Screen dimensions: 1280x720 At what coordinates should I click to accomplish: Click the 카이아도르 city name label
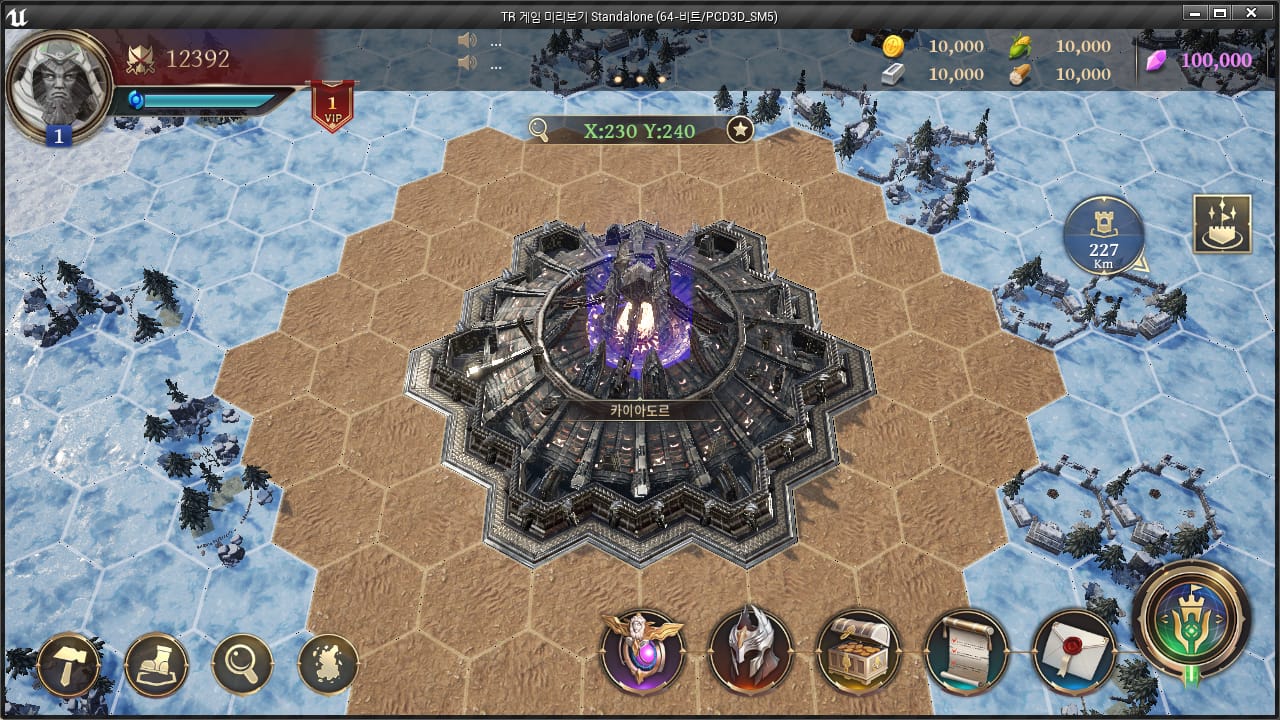point(640,410)
